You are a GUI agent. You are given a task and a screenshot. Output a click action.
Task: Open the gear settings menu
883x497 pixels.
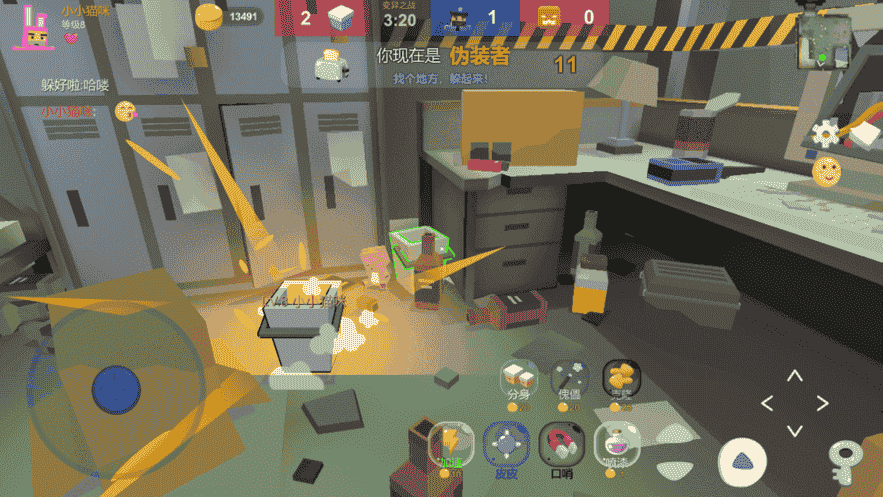pyautogui.click(x=826, y=132)
